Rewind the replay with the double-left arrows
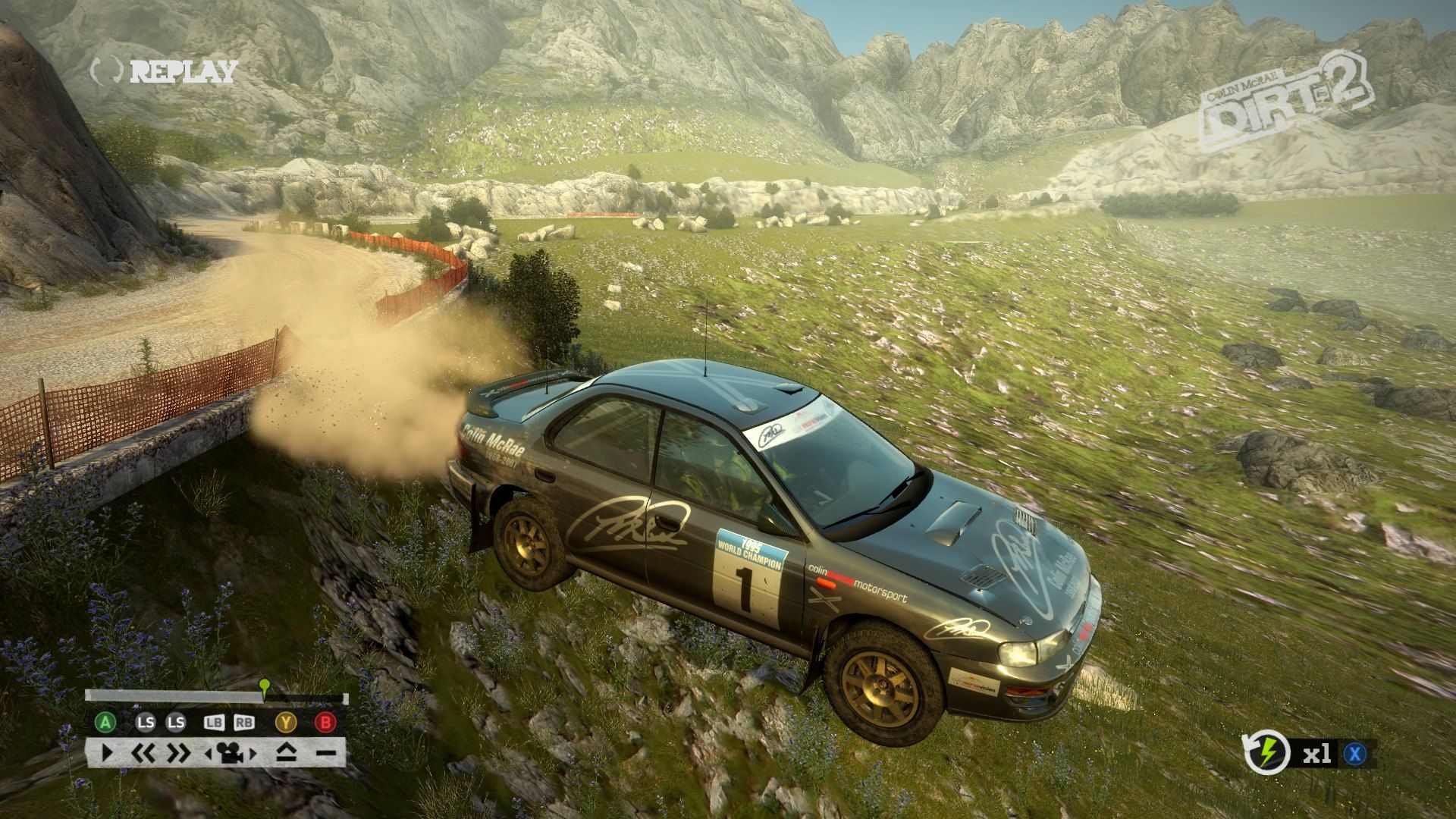Viewport: 1456px width, 819px height. click(143, 753)
